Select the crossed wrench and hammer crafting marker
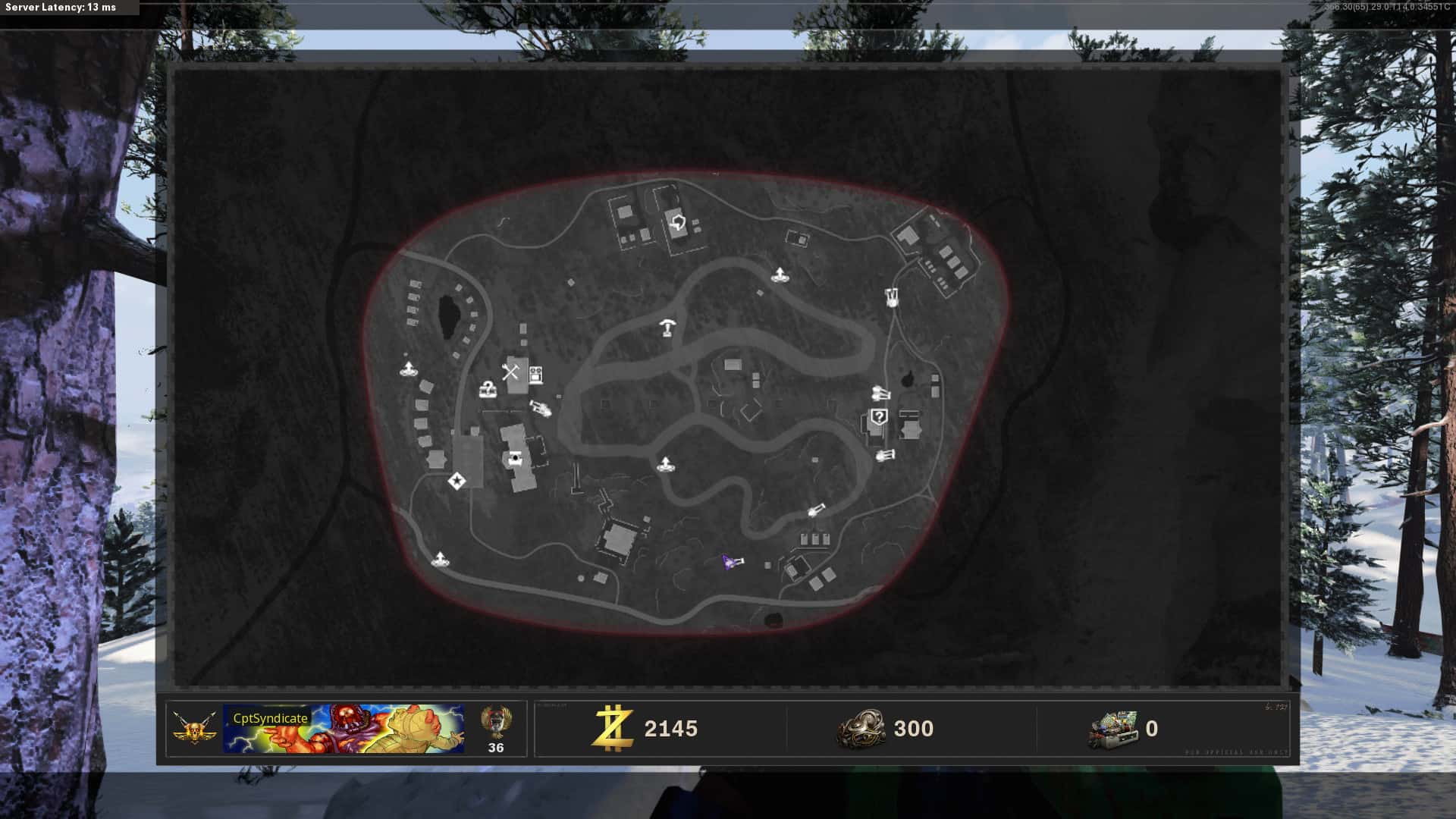The width and height of the screenshot is (1456, 819). (510, 372)
